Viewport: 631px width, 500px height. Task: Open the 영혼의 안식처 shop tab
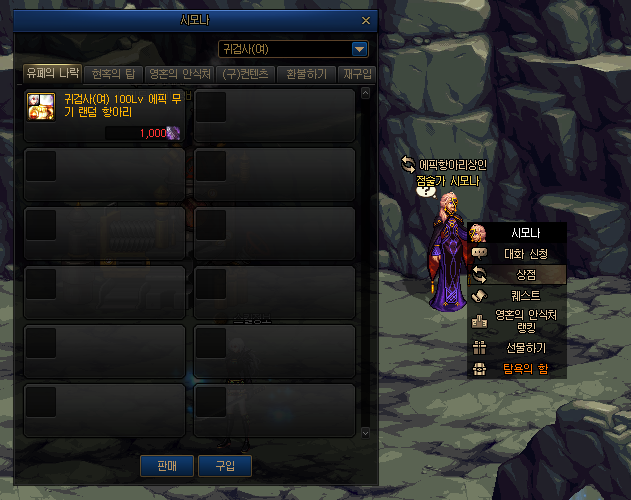pyautogui.click(x=179, y=73)
